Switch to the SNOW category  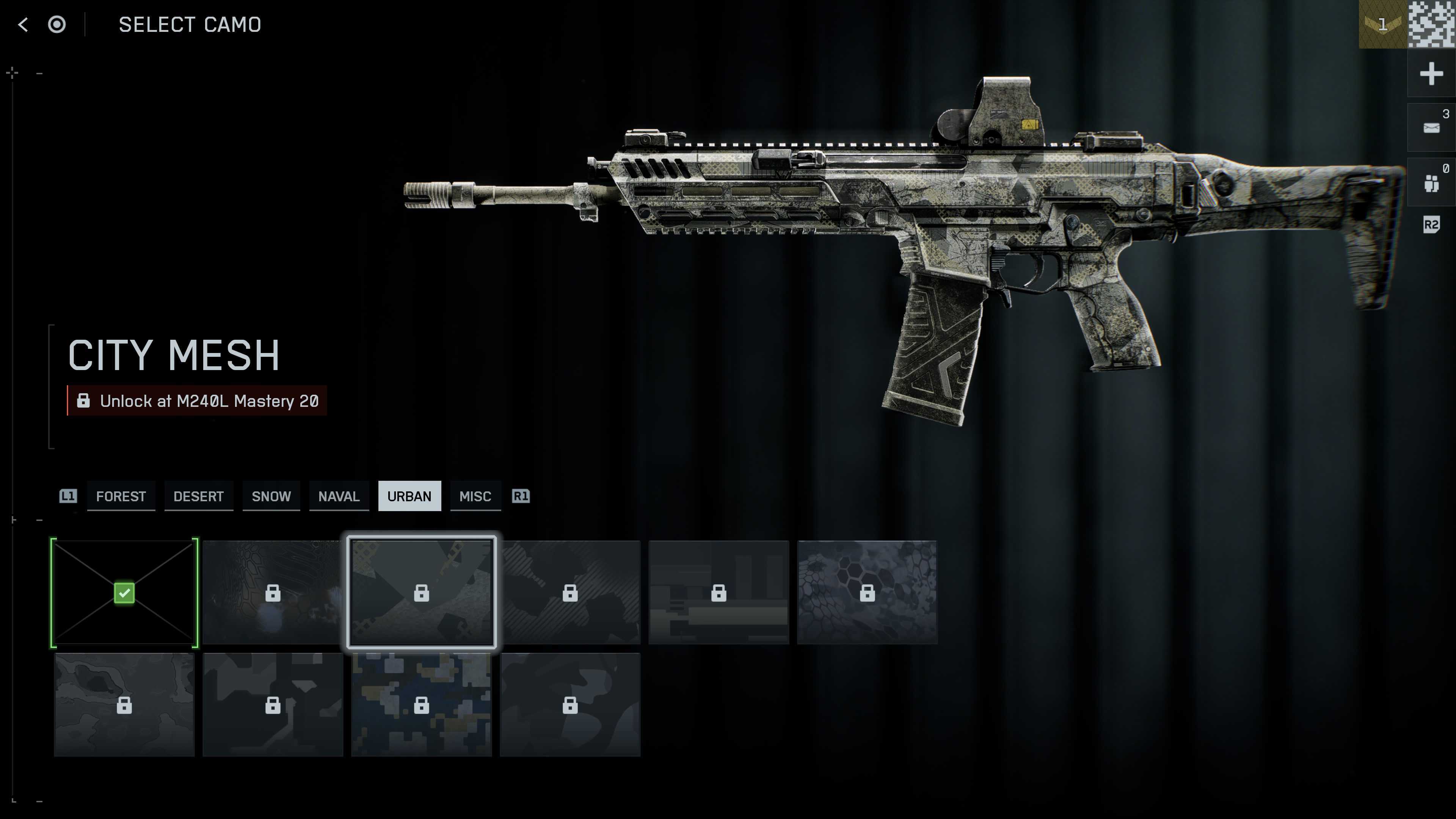271,496
